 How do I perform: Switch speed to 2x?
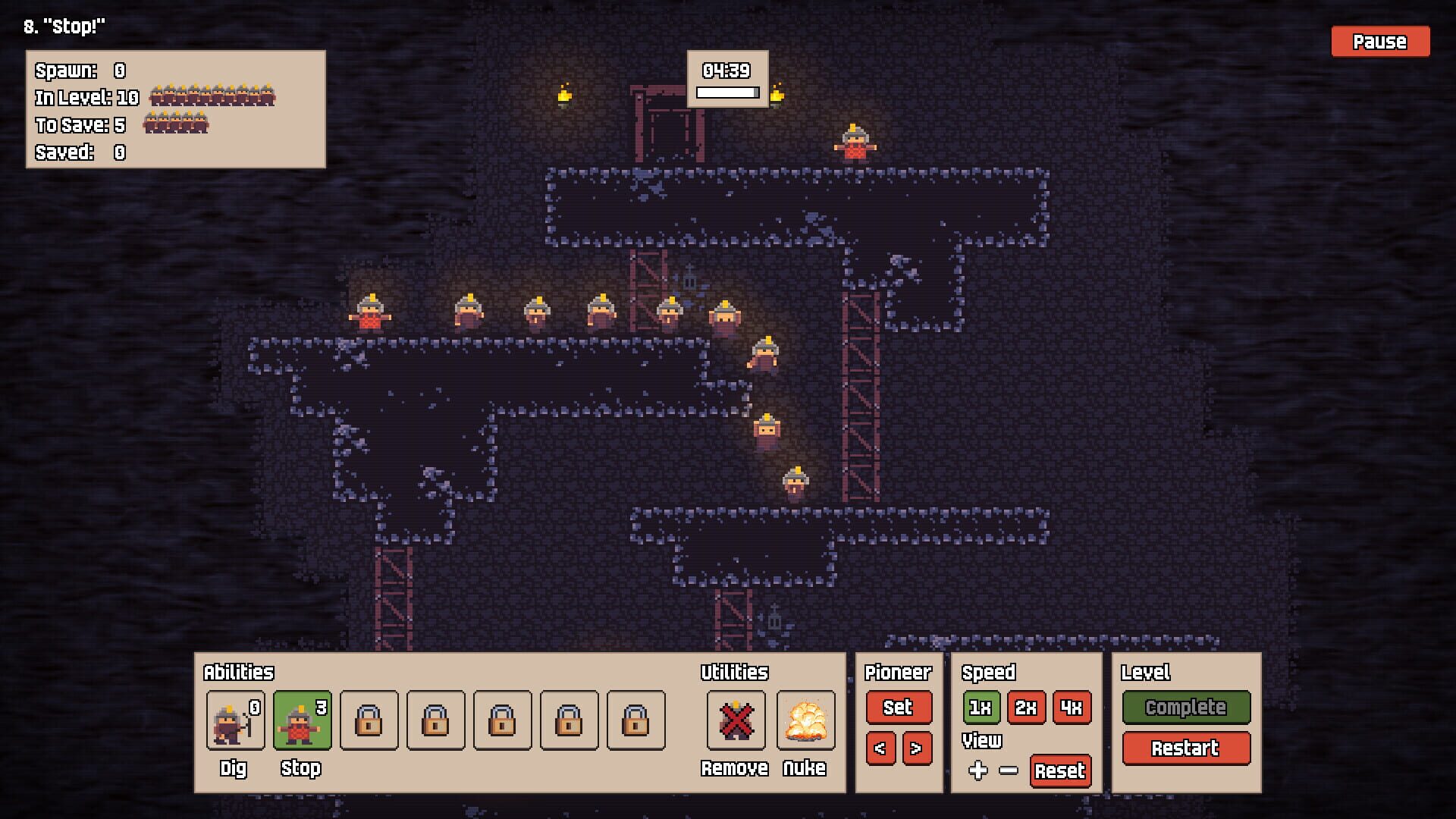point(1026,708)
